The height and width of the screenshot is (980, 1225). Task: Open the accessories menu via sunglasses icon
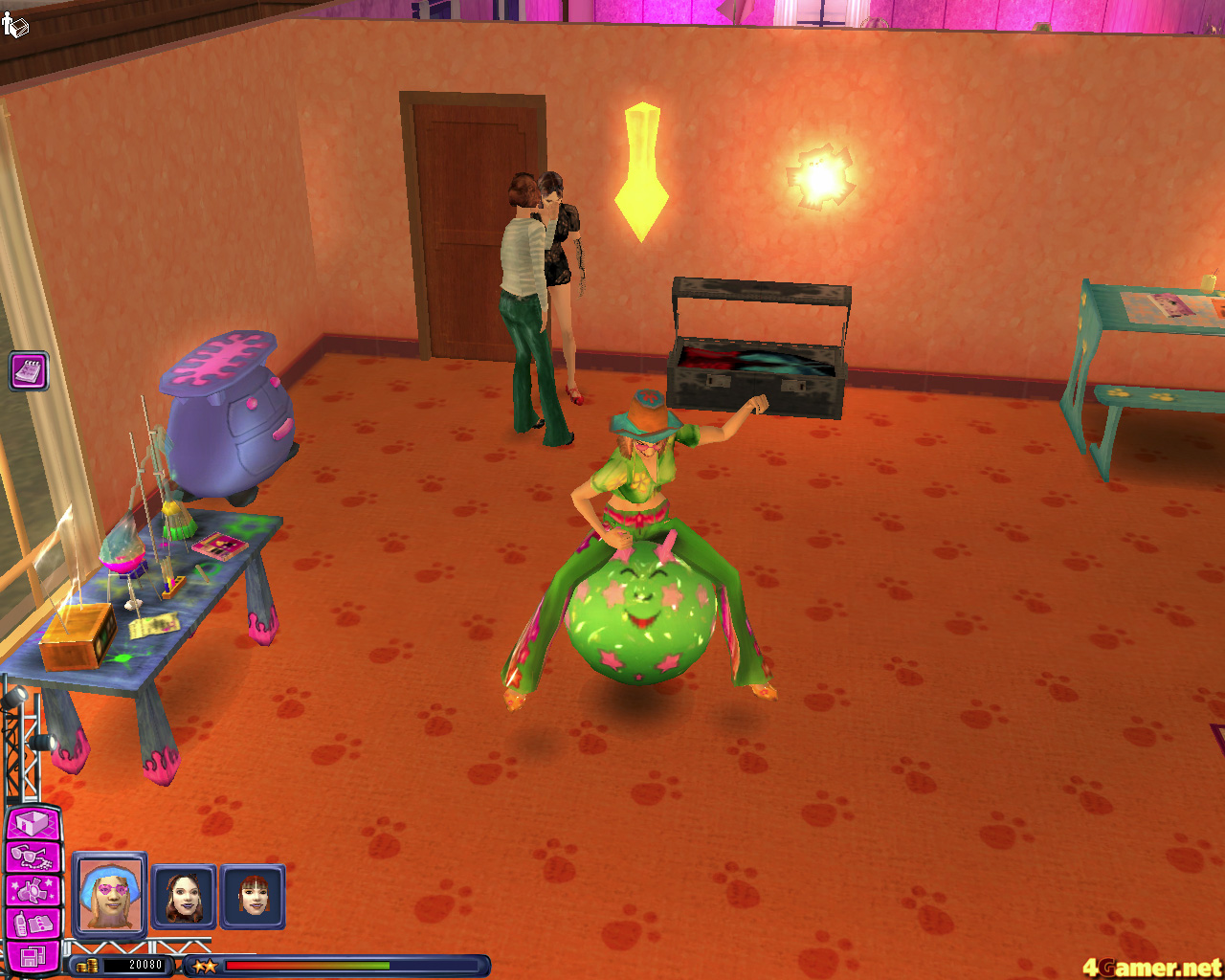[31, 857]
